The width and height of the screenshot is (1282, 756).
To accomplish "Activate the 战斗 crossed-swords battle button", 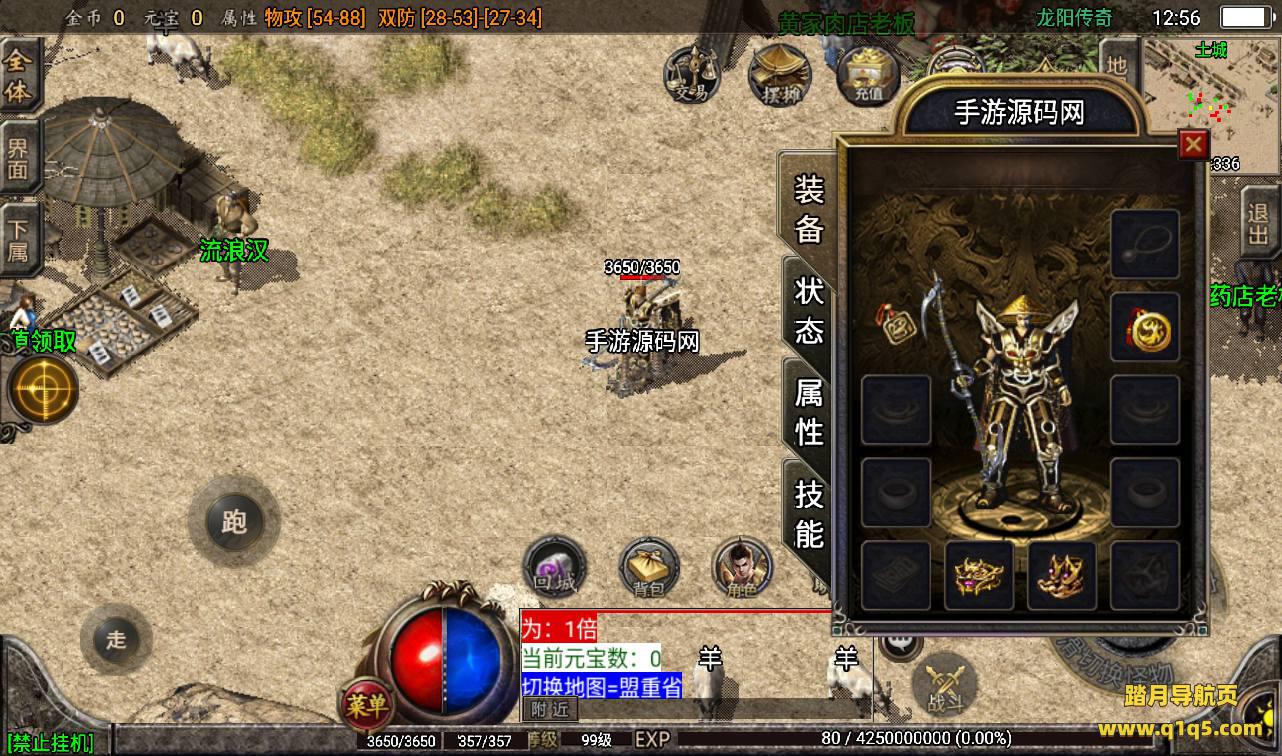I will pos(944,685).
